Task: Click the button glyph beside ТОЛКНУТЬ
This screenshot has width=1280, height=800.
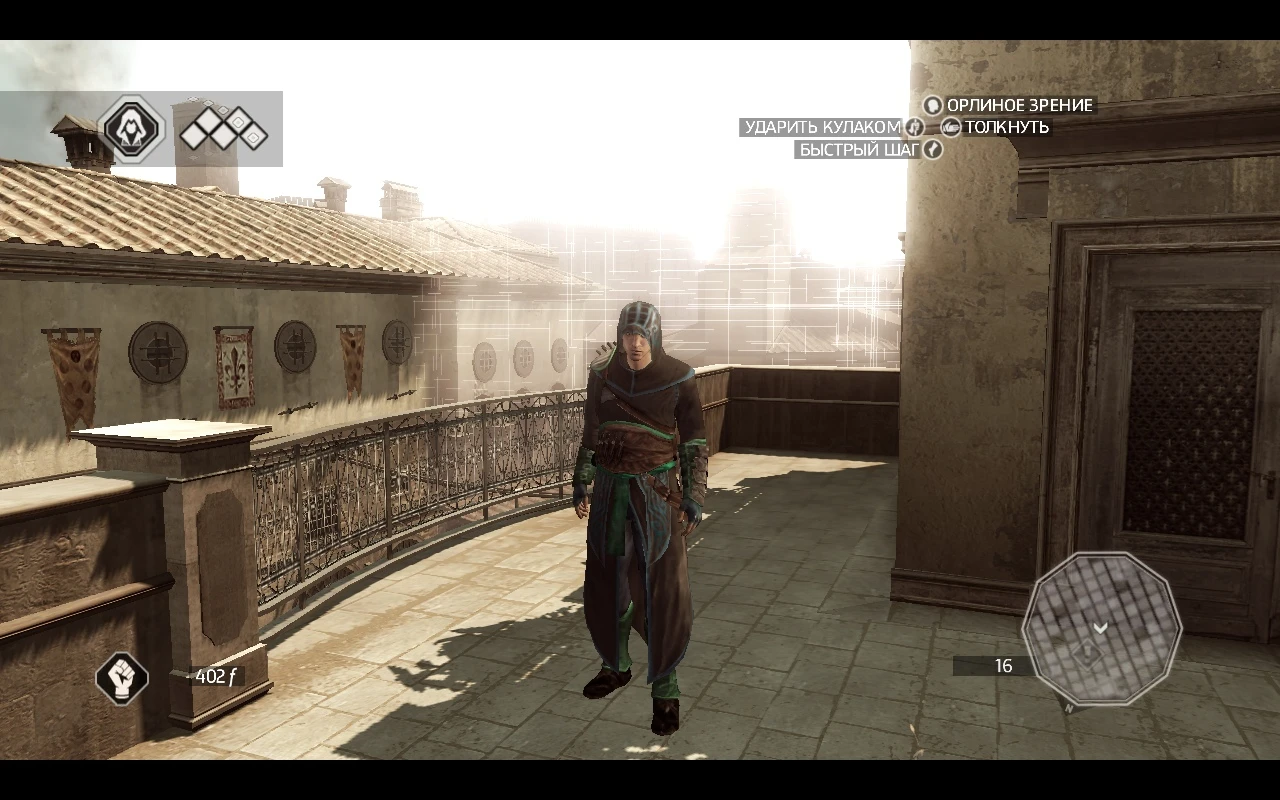Action: pos(950,127)
